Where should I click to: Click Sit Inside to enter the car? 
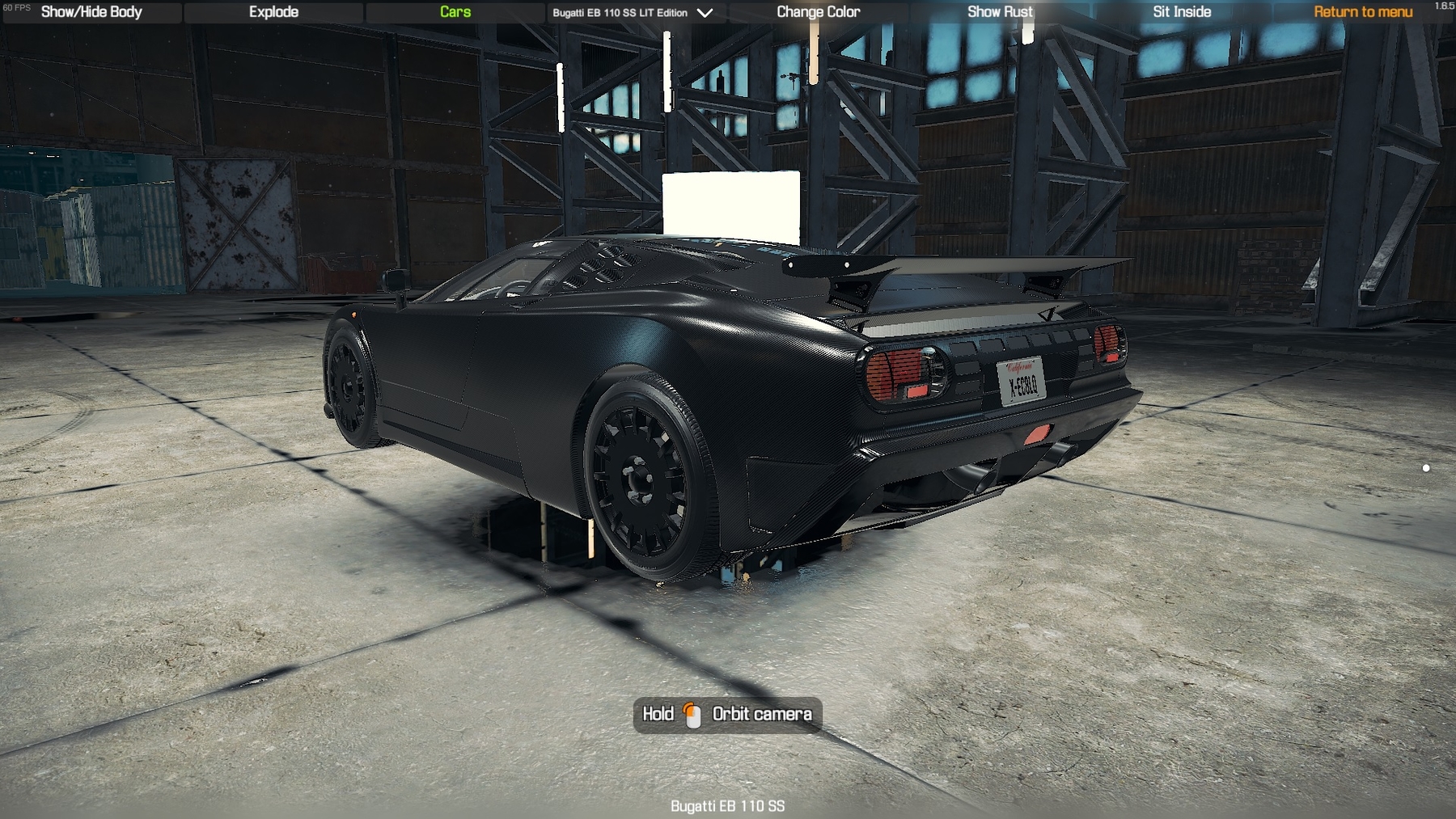tap(1182, 12)
